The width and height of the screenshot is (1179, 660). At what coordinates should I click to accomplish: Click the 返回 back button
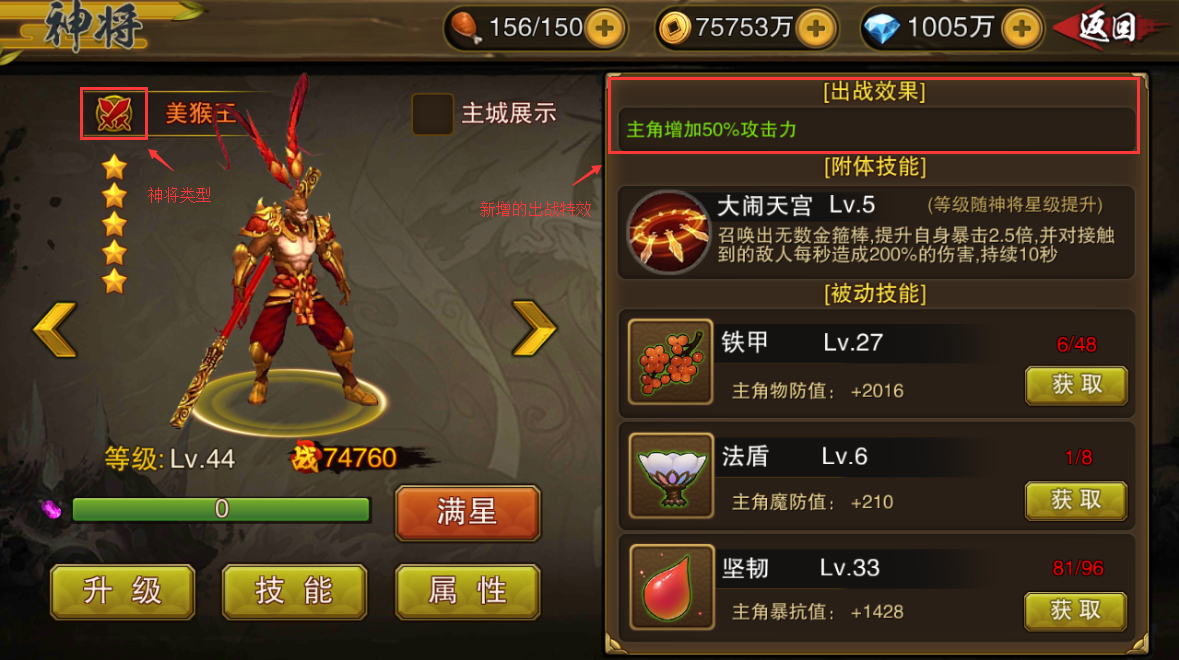(x=1110, y=28)
